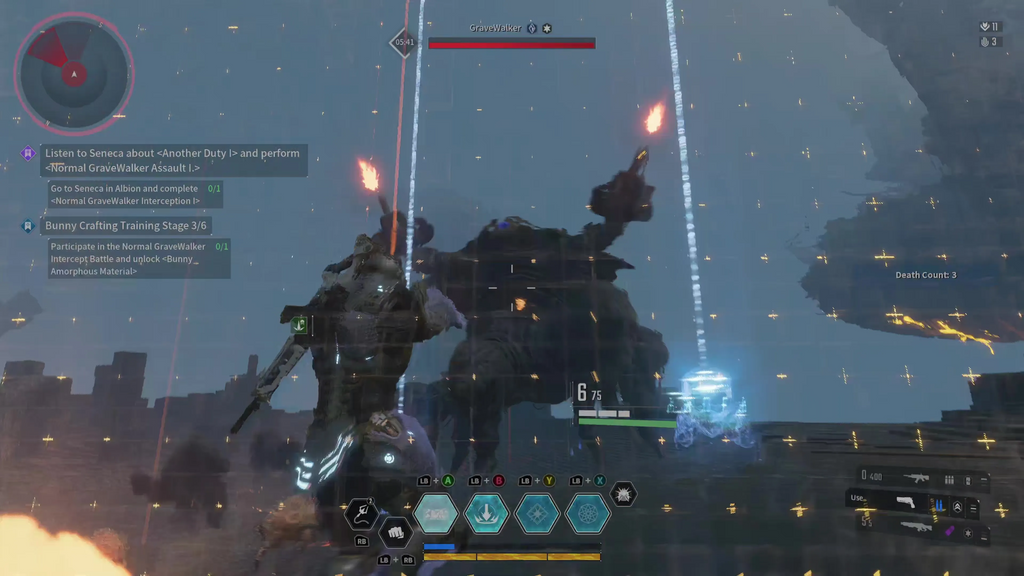Activate the downward arrow slam skill

[x=487, y=513]
